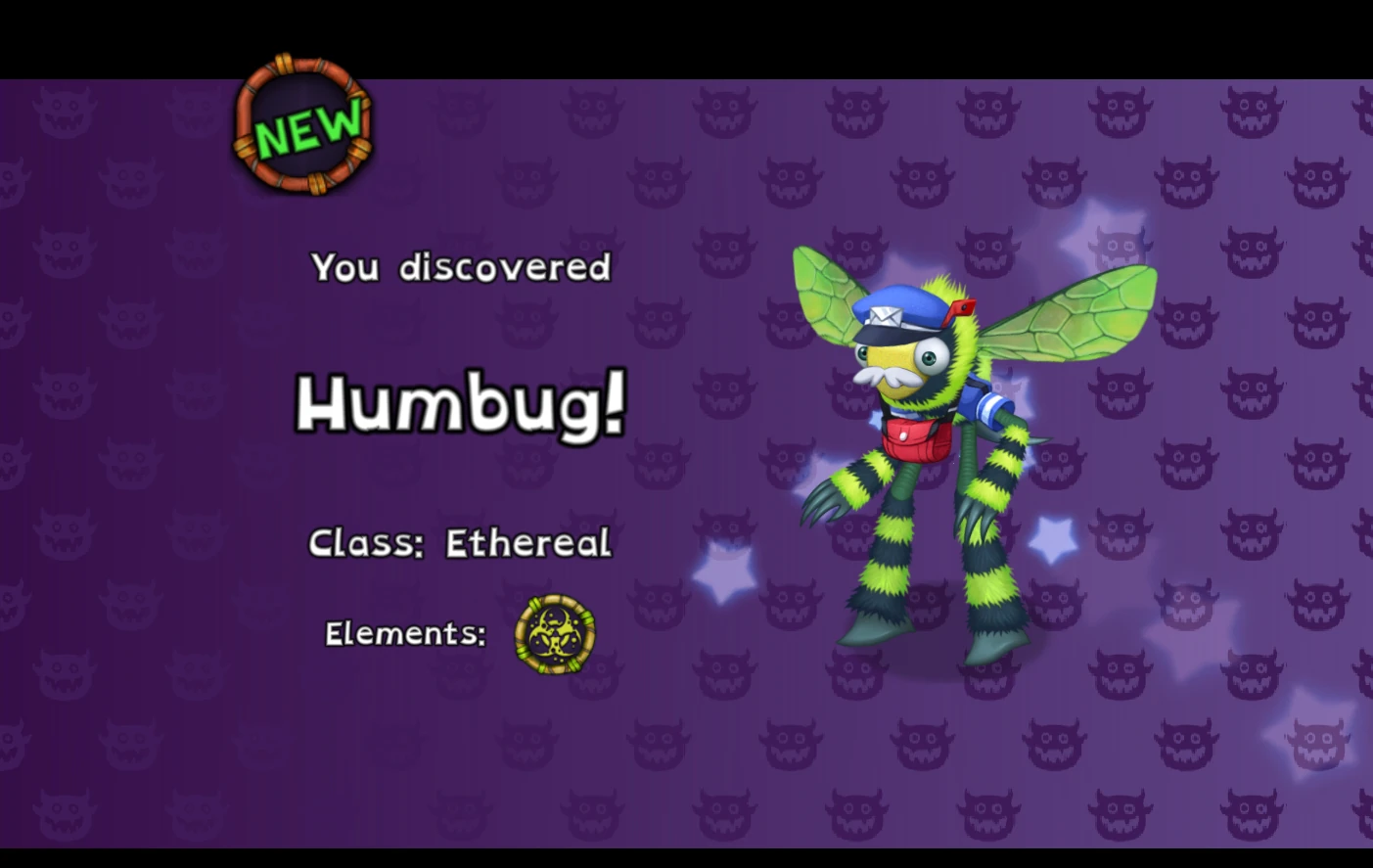Screen dimensions: 1373x868
Task: Tap the Elements: label text
Action: [x=404, y=633]
